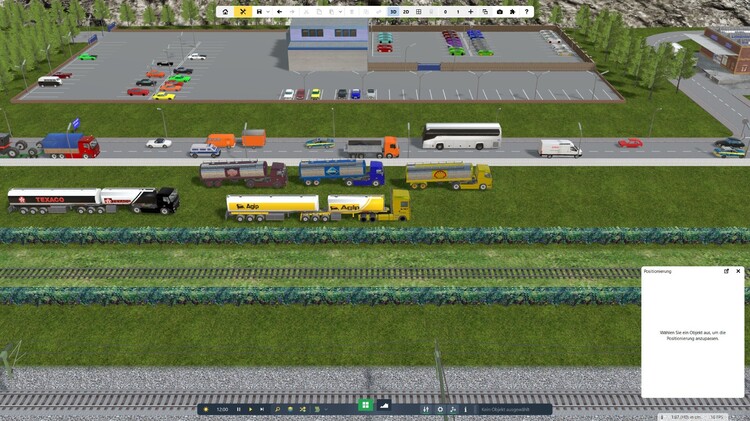The image size is (750, 421).
Task: Click the plus icon in the top toolbar
Action: (471, 12)
